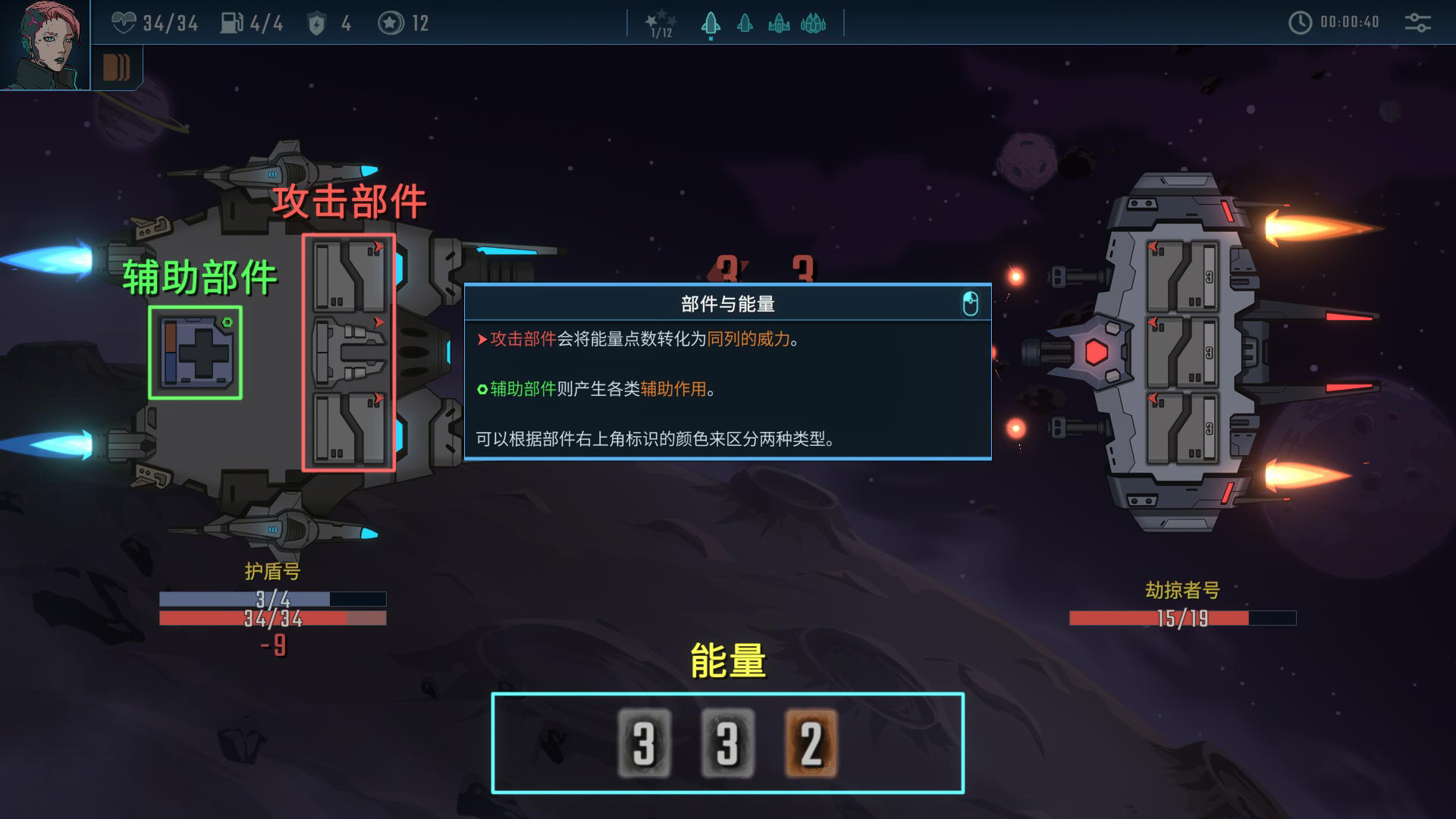Select the green-framed auxiliary part with cross
The height and width of the screenshot is (819, 1456).
196,353
